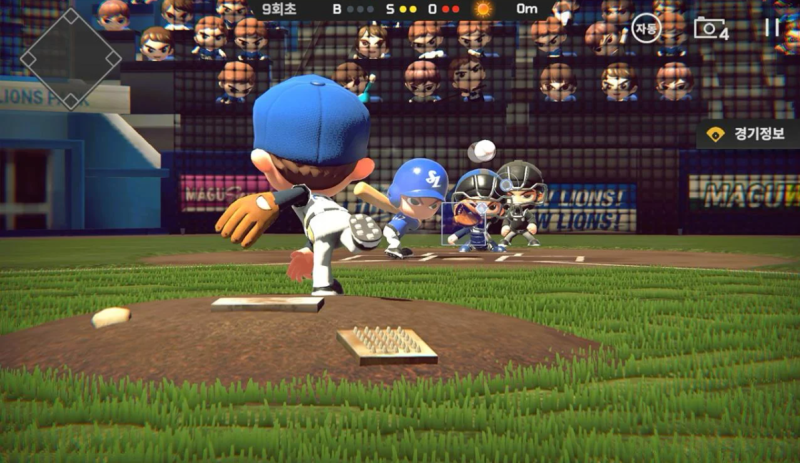Pause the game
This screenshot has width=800, height=463.
click(772, 28)
